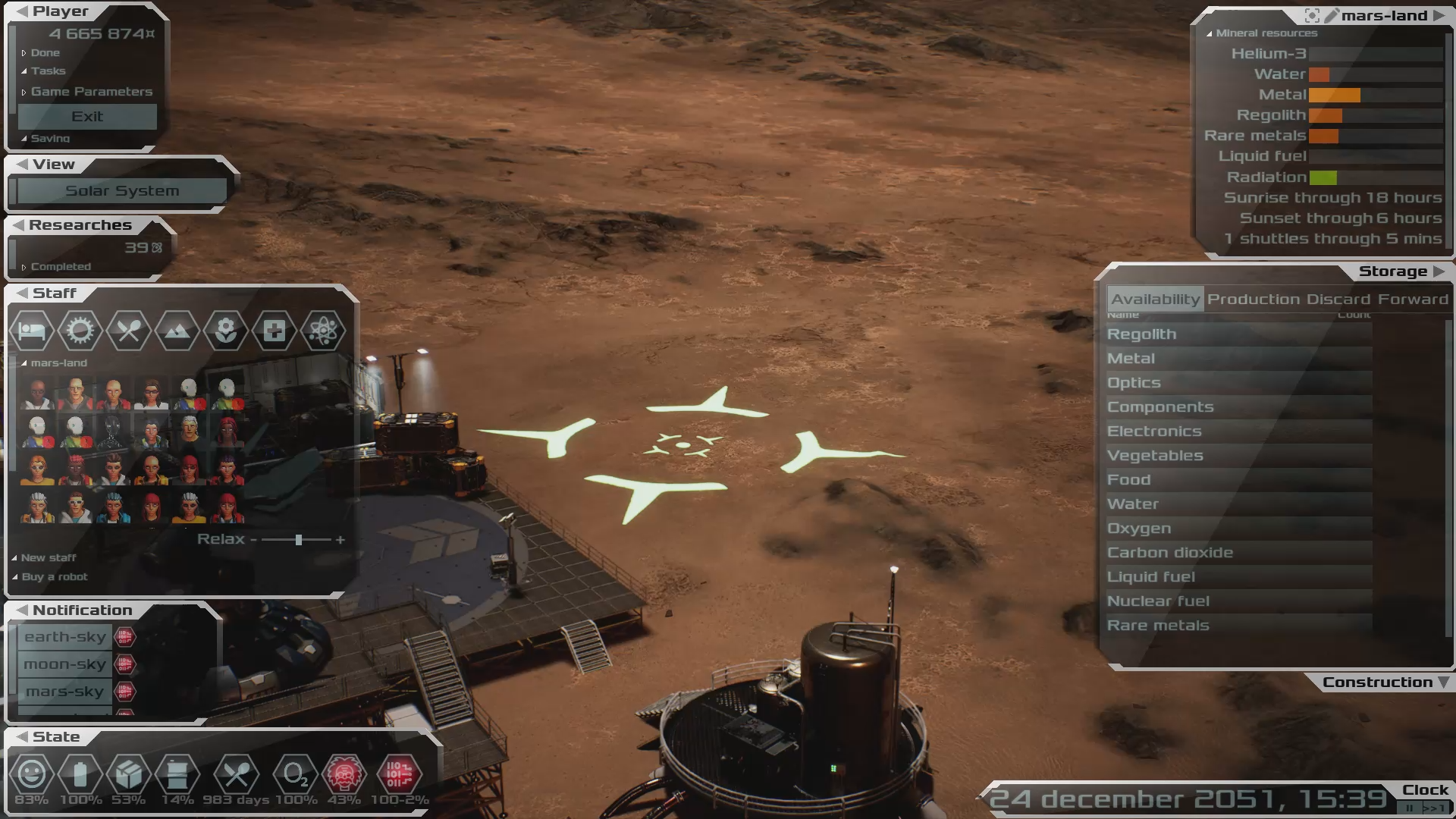Select the bed rest staff filter
Screen dimensions: 1456x819
coord(32,331)
